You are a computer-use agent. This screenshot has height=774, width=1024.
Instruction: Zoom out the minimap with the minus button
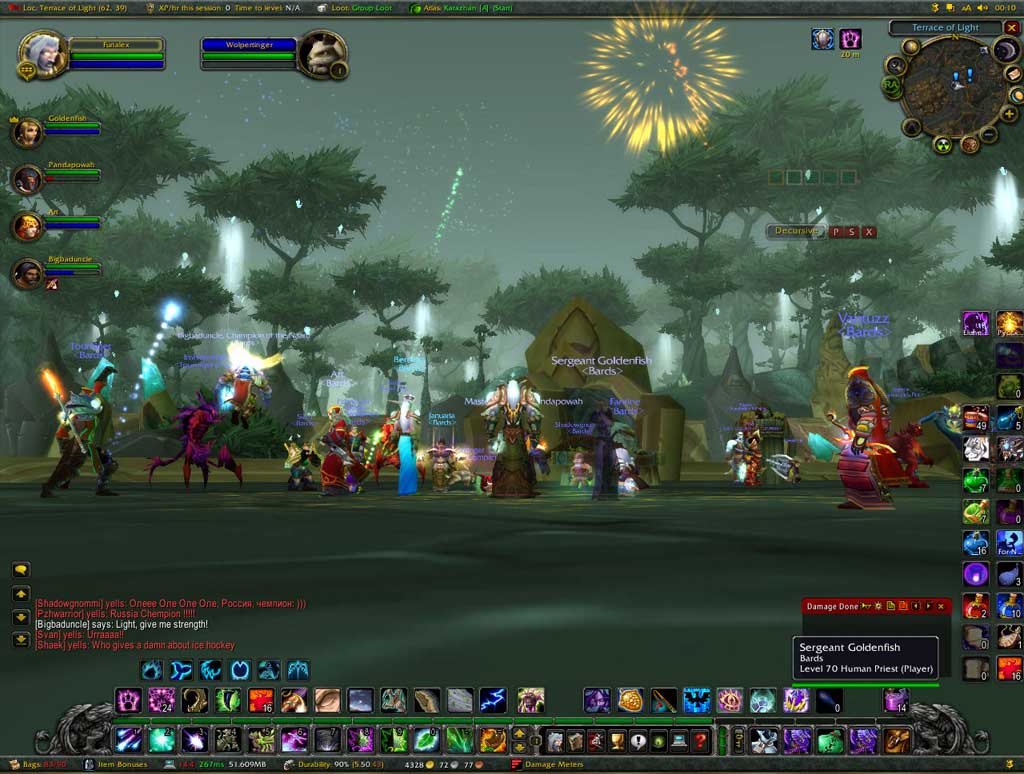click(x=987, y=134)
